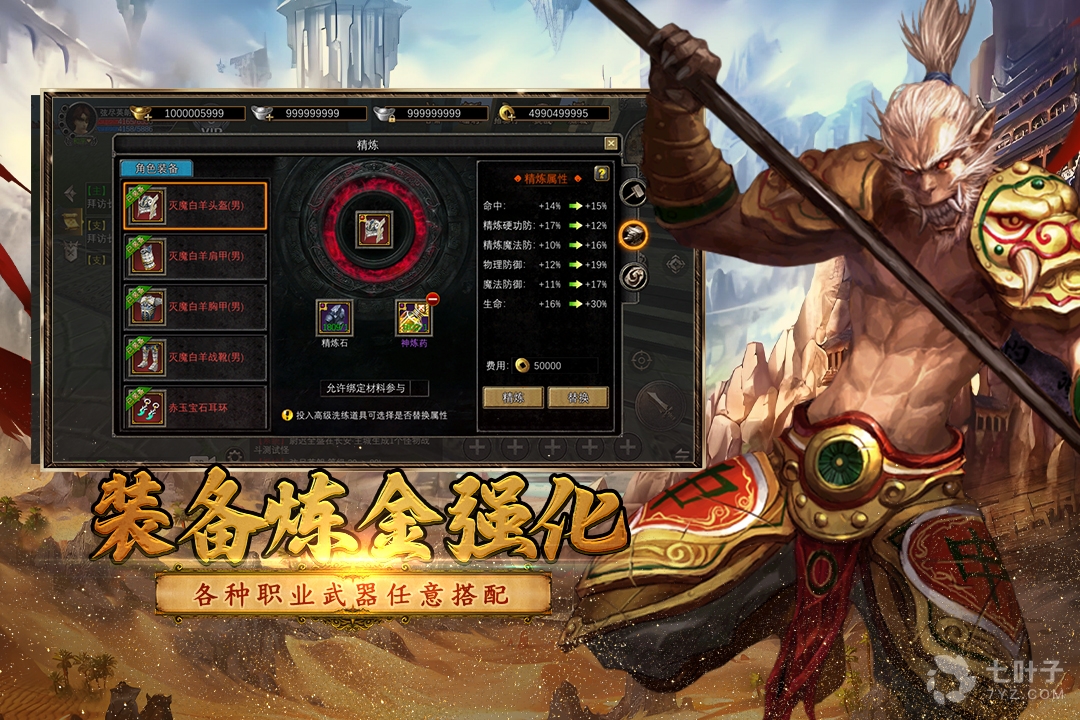Click the helmet slot in the red ring
The height and width of the screenshot is (720, 1080).
374,229
